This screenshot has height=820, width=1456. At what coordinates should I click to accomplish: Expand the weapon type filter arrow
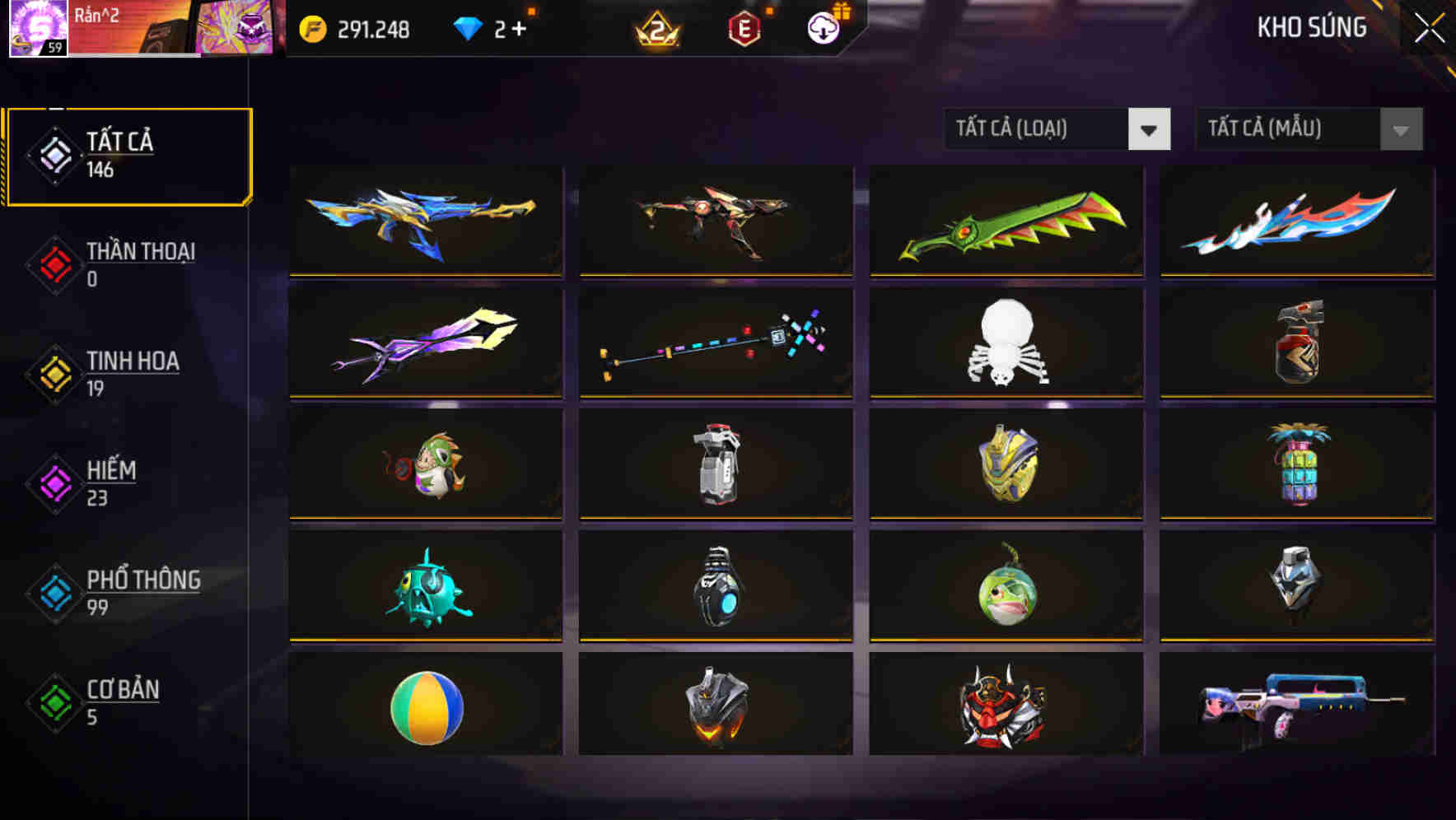click(x=1150, y=129)
